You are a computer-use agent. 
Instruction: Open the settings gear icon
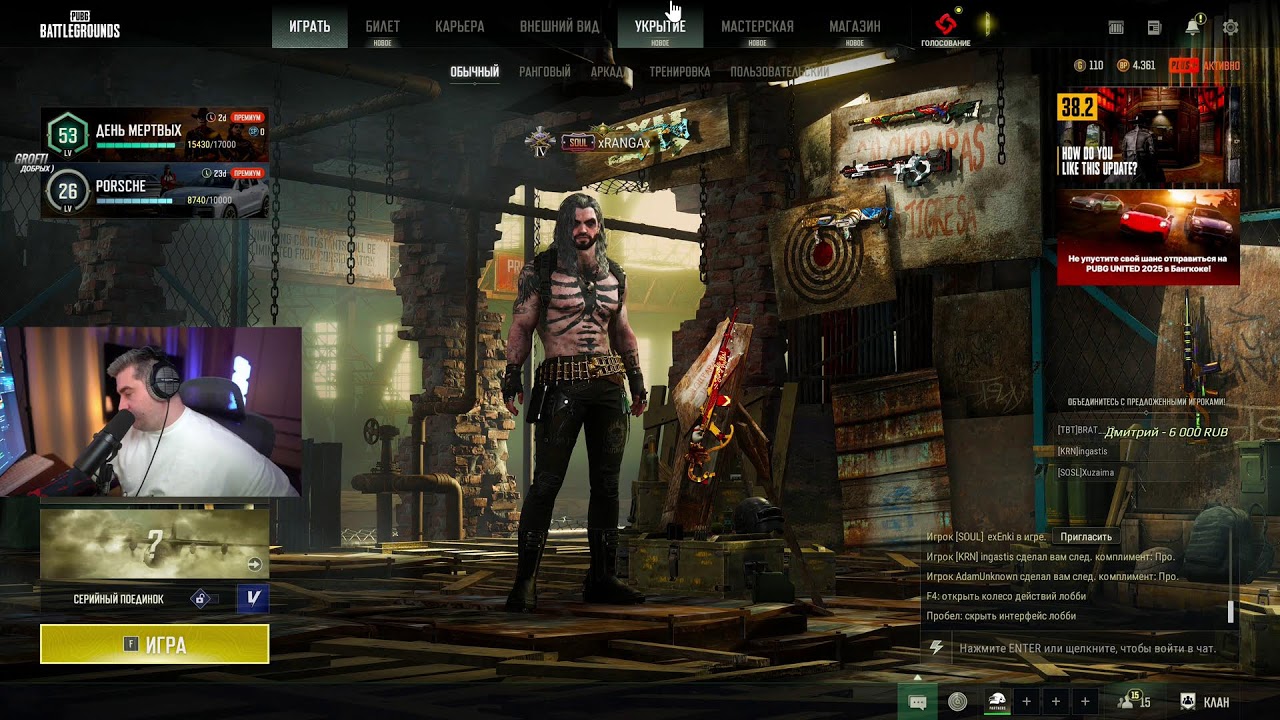(1231, 28)
